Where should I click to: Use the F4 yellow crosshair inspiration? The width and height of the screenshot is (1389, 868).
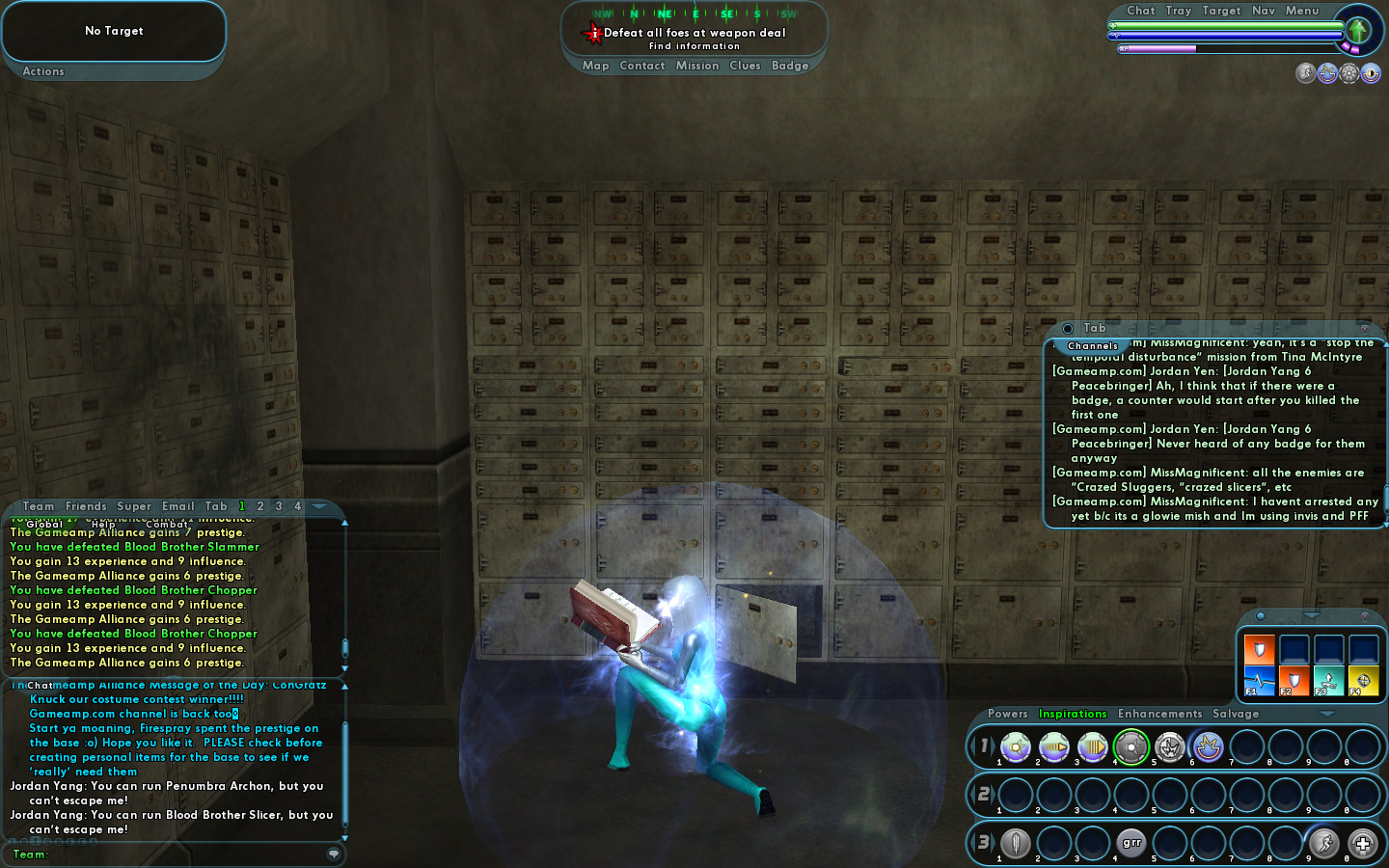pyautogui.click(x=1363, y=680)
